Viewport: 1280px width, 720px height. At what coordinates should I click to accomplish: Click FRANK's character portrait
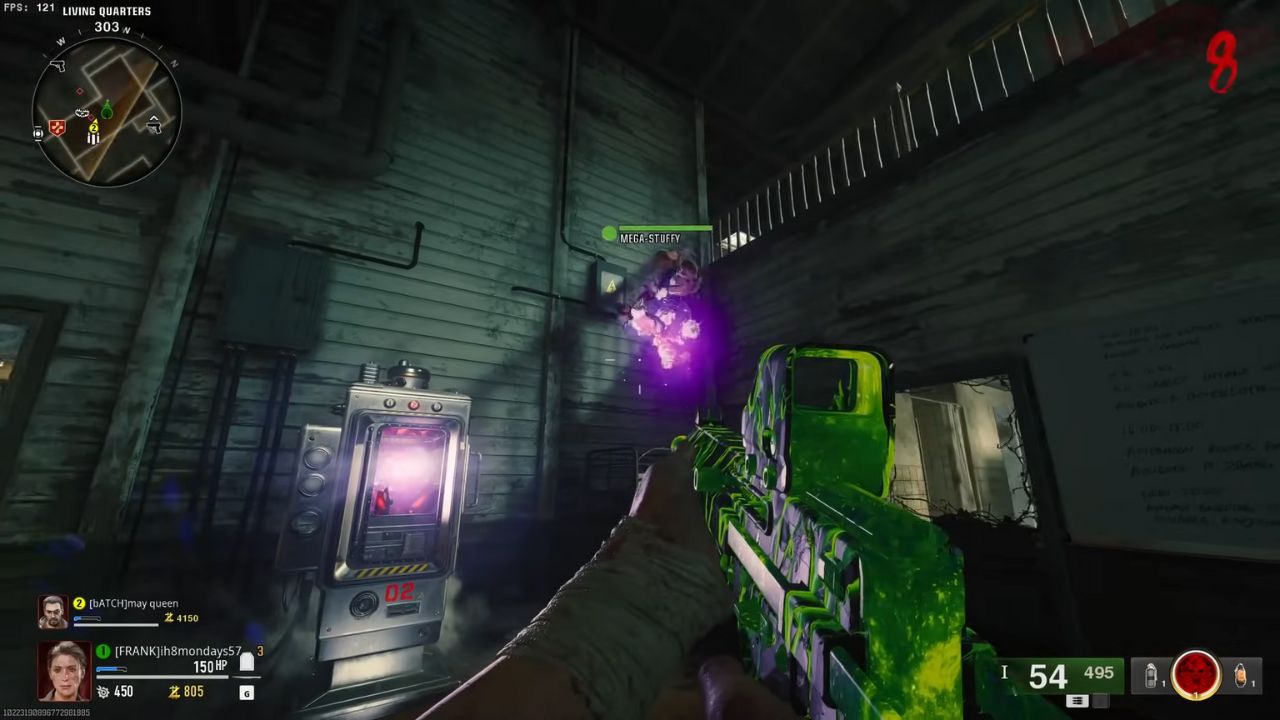click(x=64, y=670)
